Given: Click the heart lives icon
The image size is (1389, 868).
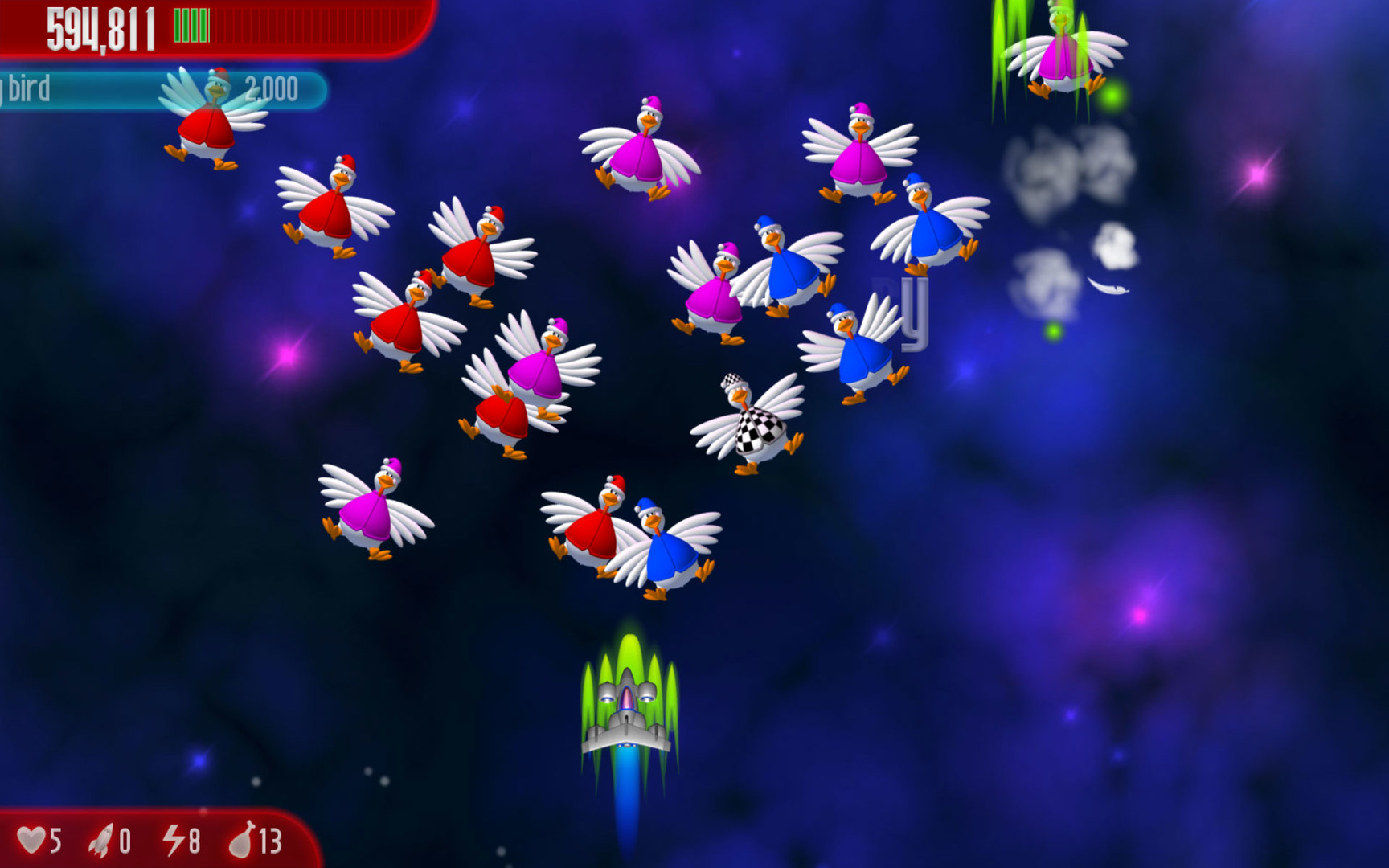Looking at the screenshot, I should click(x=34, y=840).
